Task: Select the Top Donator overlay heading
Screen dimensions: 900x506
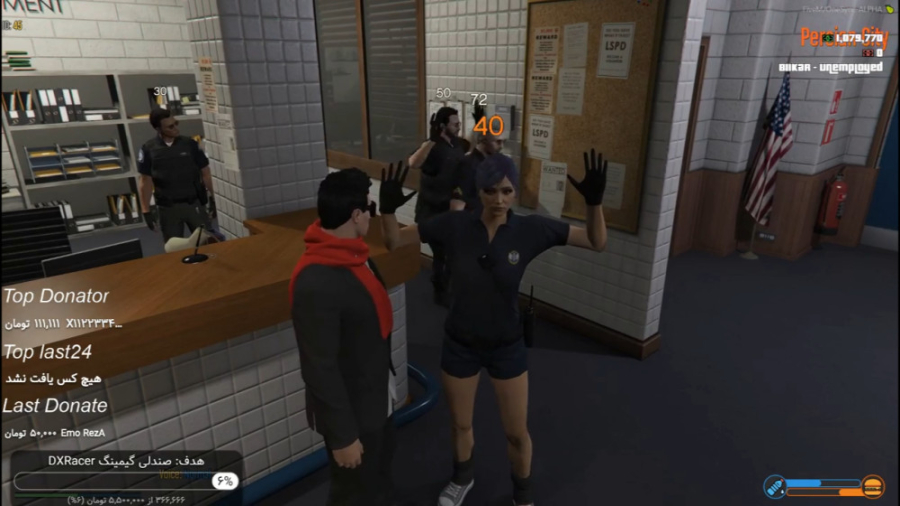Action: [56, 296]
